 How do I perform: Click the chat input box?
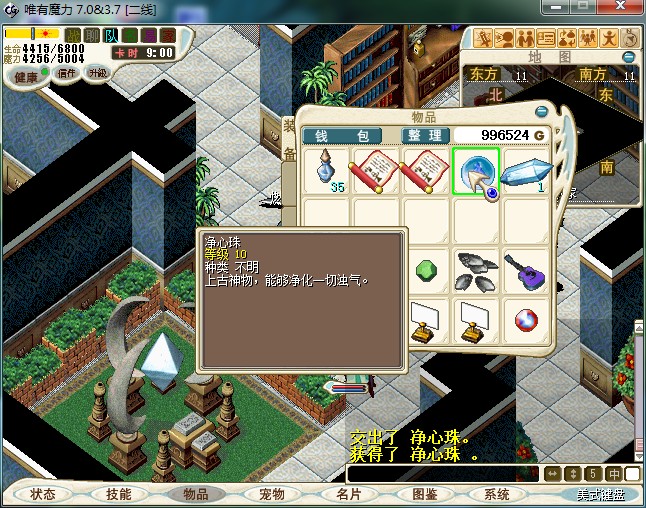click(440, 473)
